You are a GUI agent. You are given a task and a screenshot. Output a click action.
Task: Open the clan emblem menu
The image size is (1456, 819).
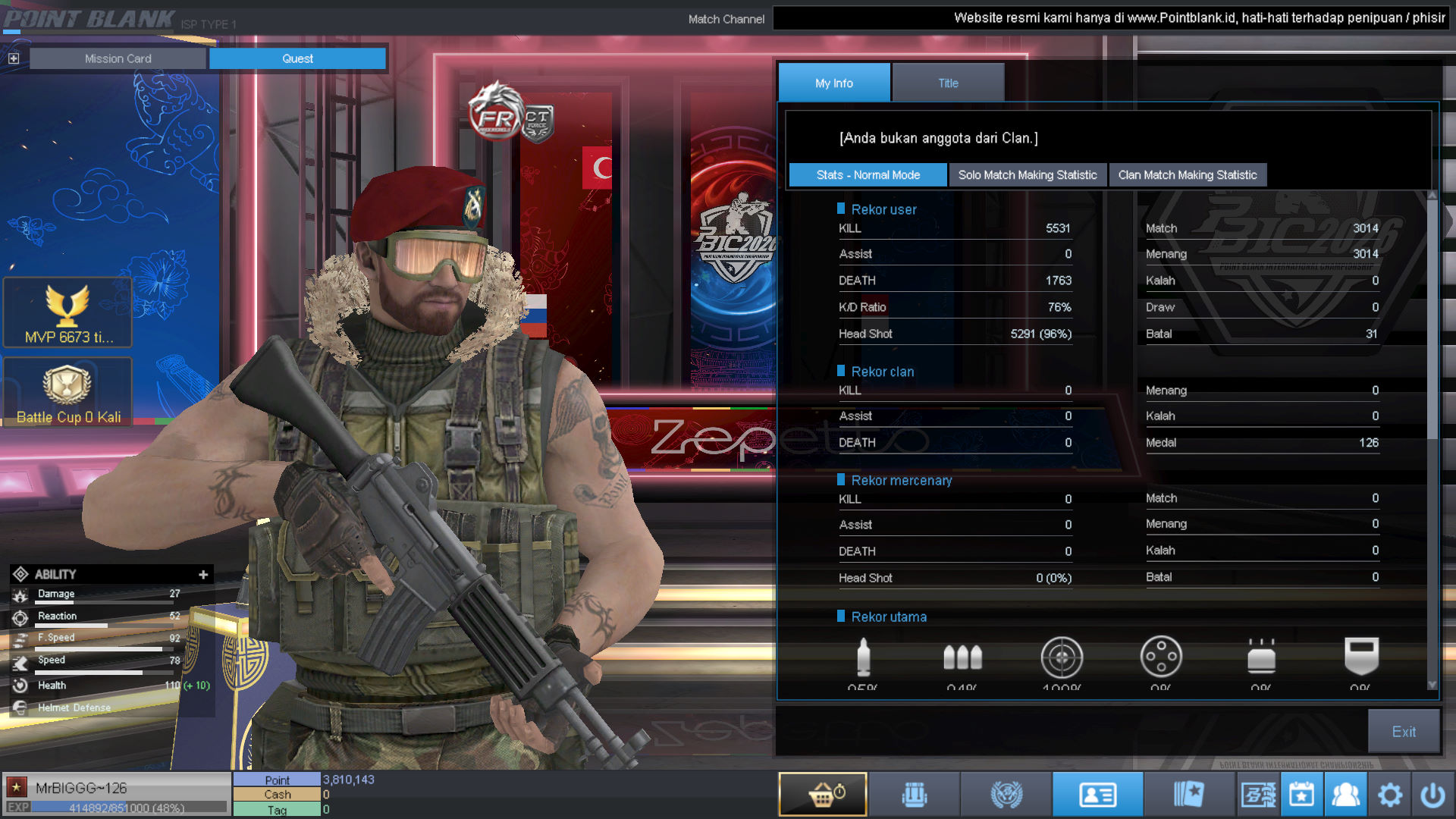1006,795
